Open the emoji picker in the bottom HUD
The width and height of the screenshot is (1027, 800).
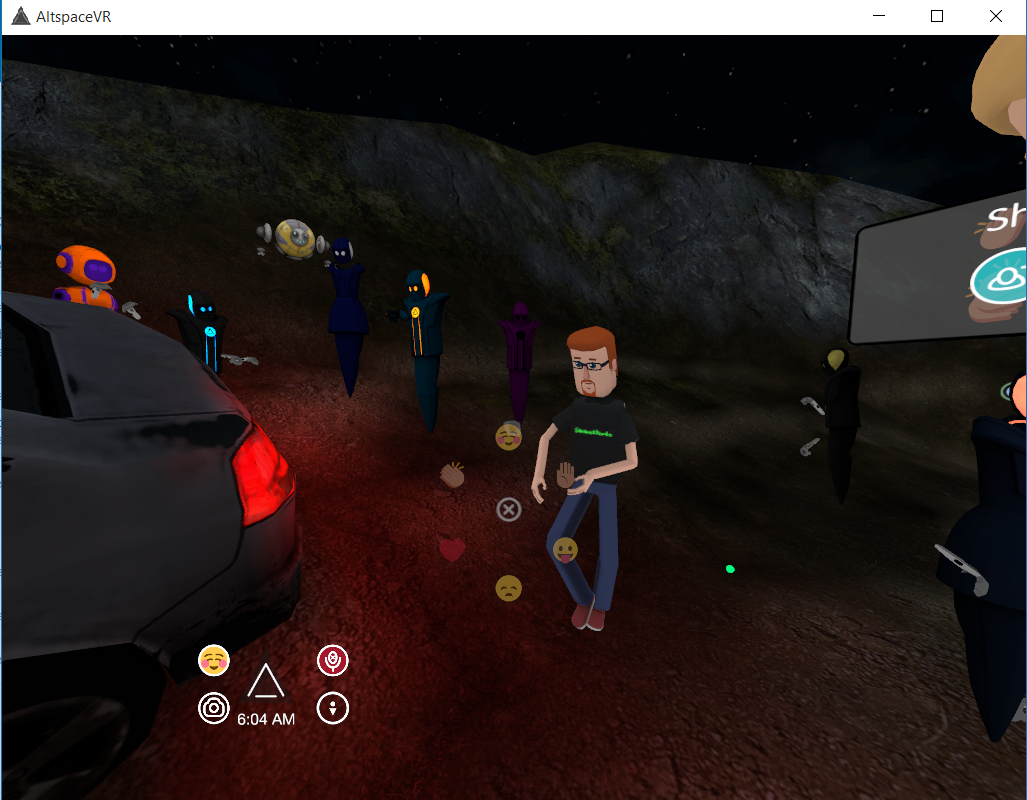214,659
